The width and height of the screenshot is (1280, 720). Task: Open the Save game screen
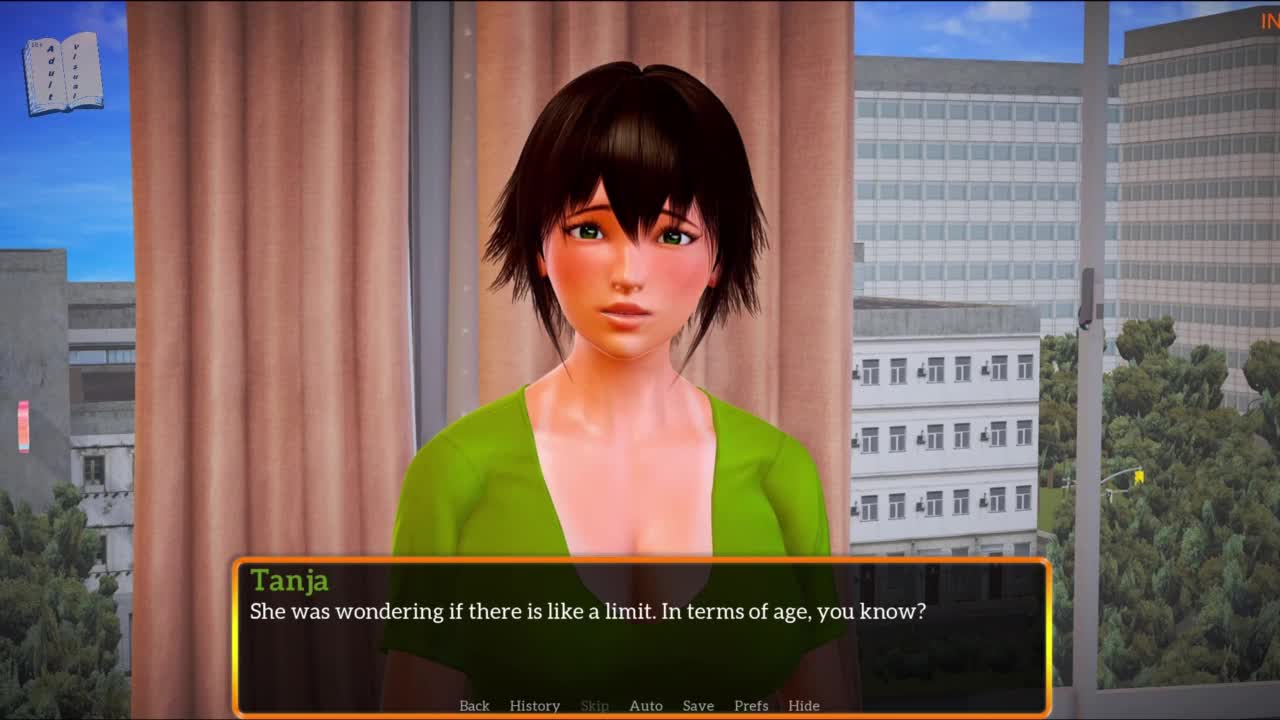point(698,705)
